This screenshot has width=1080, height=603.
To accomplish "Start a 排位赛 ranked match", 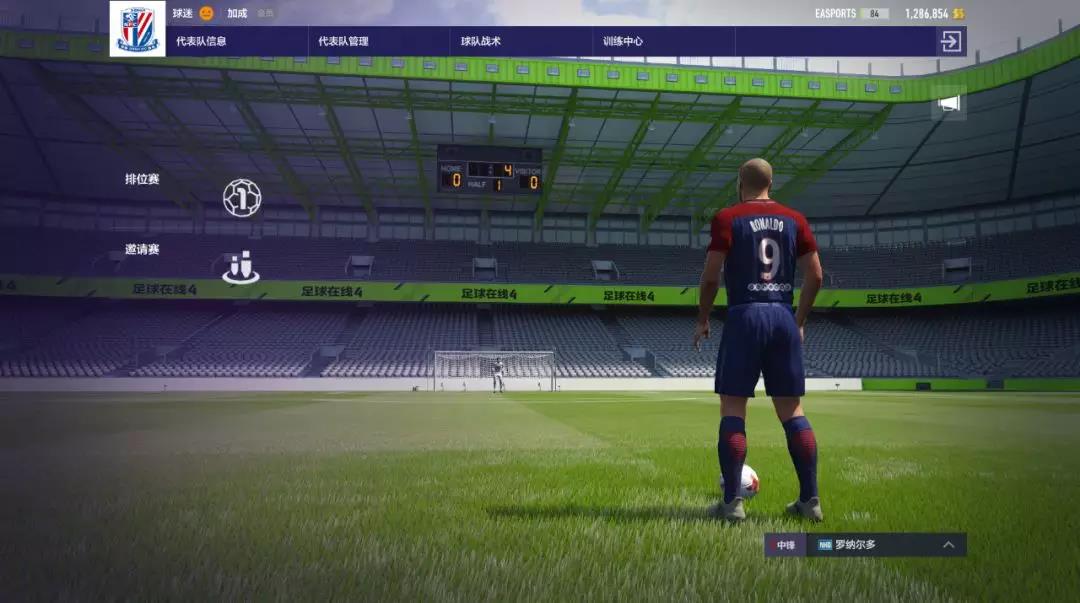I will click(x=142, y=179).
